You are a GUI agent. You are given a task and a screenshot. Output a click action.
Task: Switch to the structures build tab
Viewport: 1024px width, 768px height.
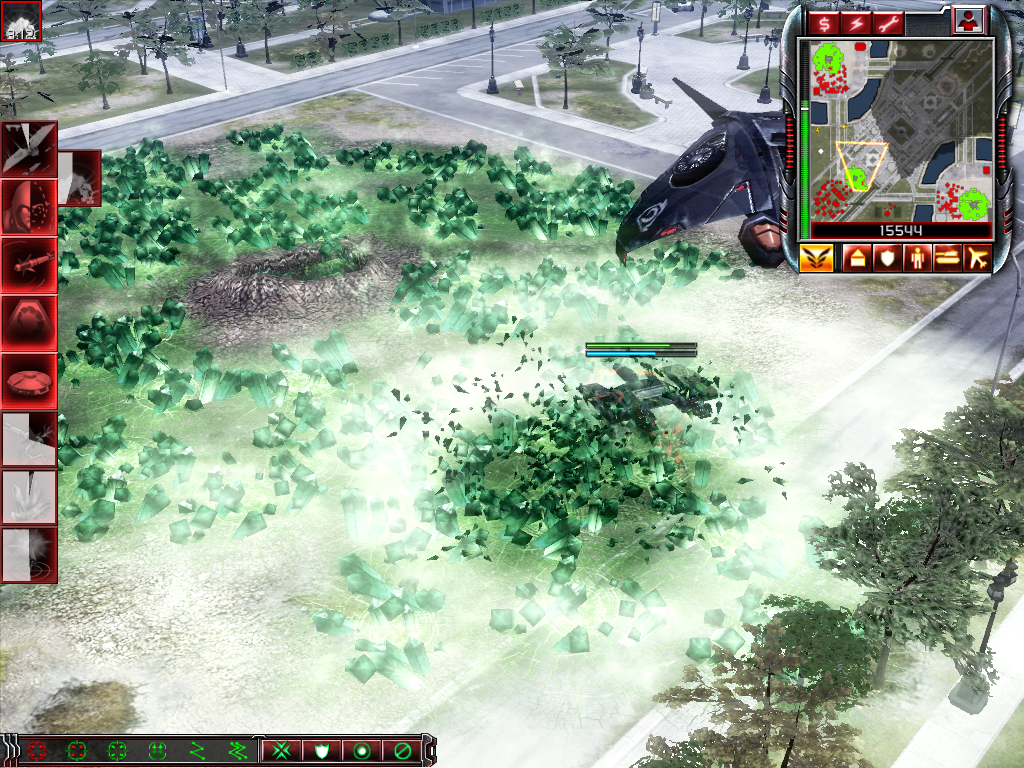857,258
